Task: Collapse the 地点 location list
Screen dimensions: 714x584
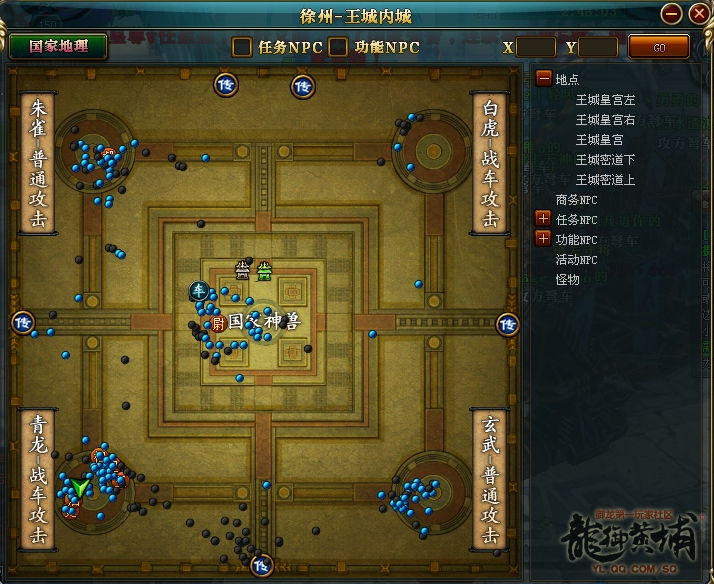Action: pyautogui.click(x=543, y=78)
